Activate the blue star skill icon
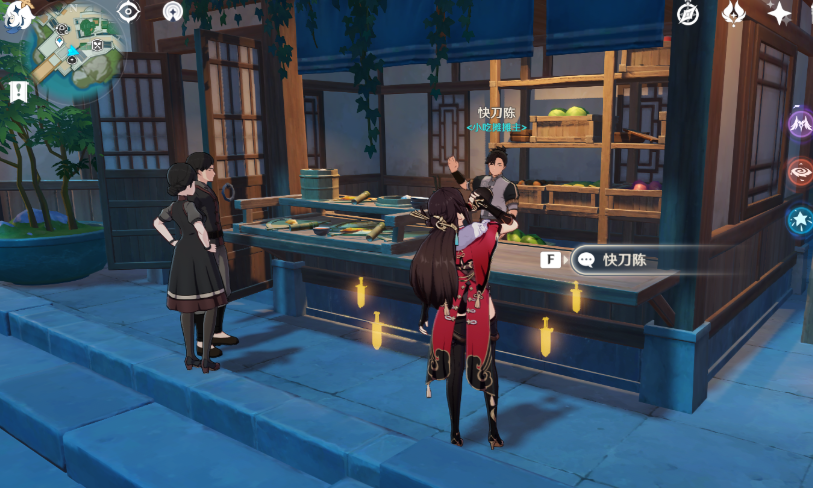The image size is (813, 488). [800, 220]
